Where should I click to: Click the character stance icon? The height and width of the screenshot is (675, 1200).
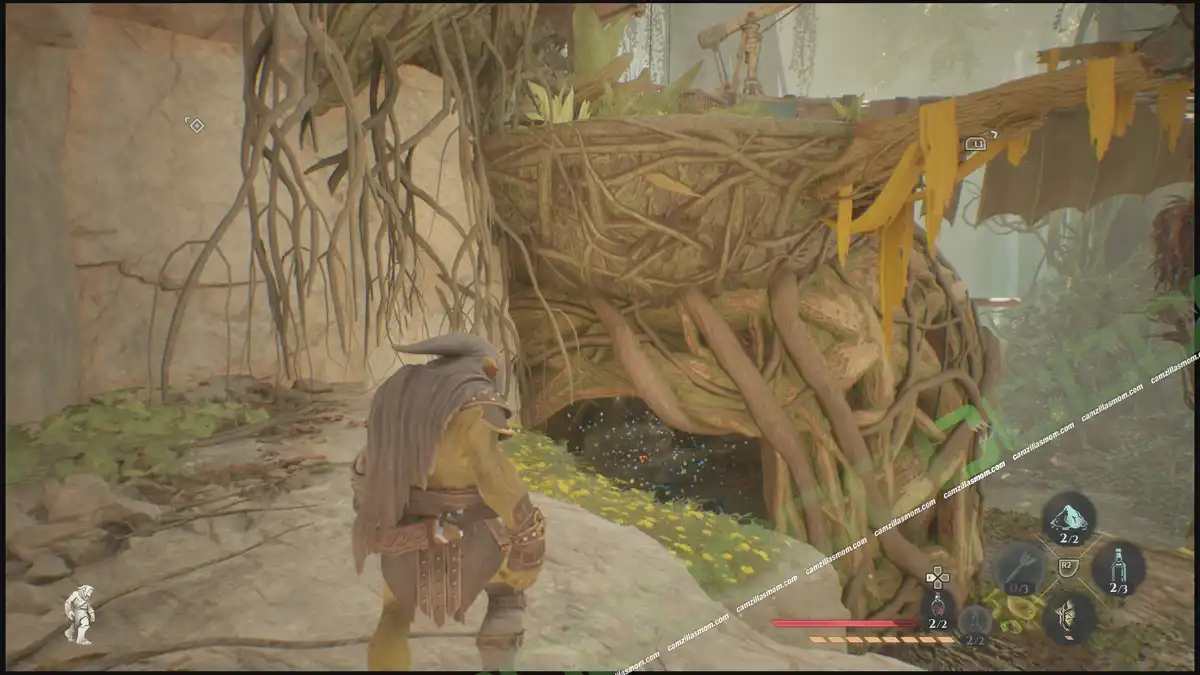[x=80, y=612]
